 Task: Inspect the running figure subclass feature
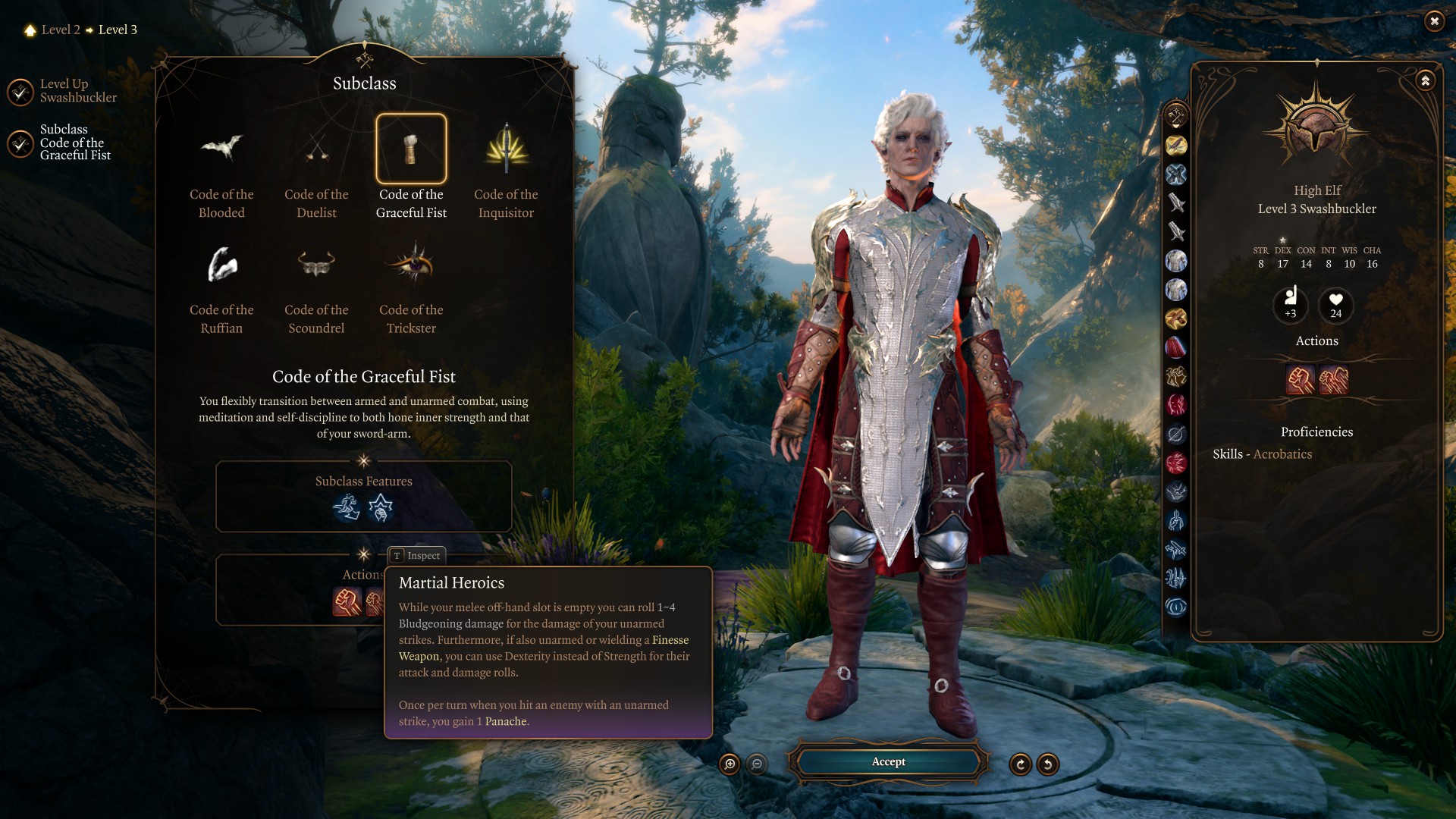pyautogui.click(x=347, y=507)
